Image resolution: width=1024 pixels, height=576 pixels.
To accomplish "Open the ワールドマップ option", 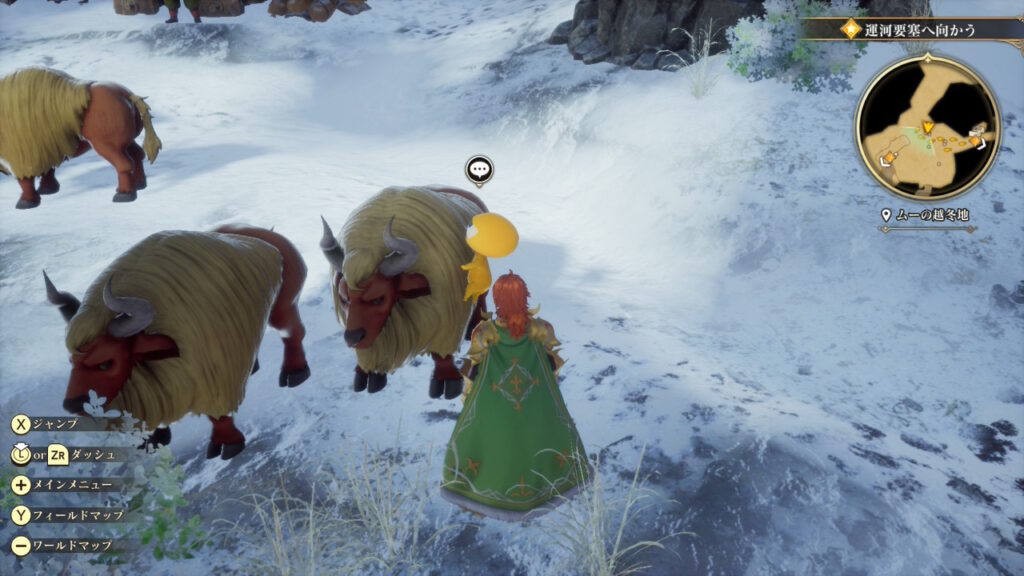I will click(x=68, y=546).
